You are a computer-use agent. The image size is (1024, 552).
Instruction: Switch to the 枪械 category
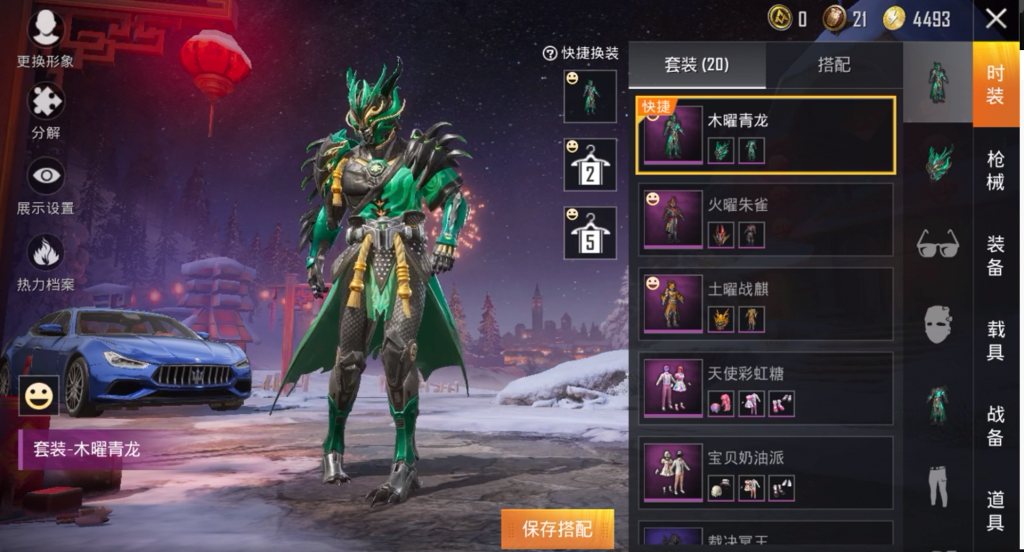(x=996, y=170)
